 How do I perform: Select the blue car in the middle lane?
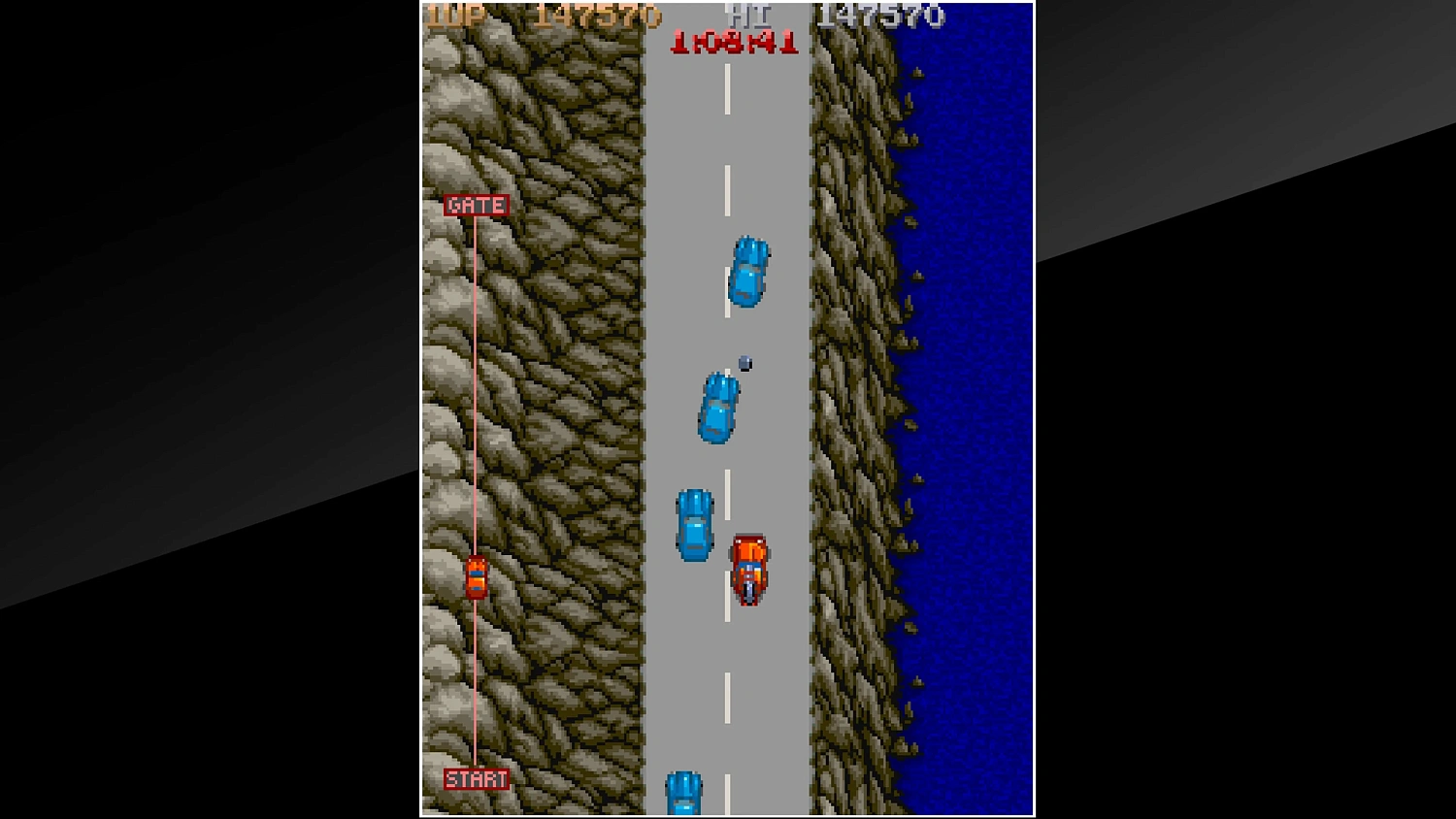(x=716, y=408)
